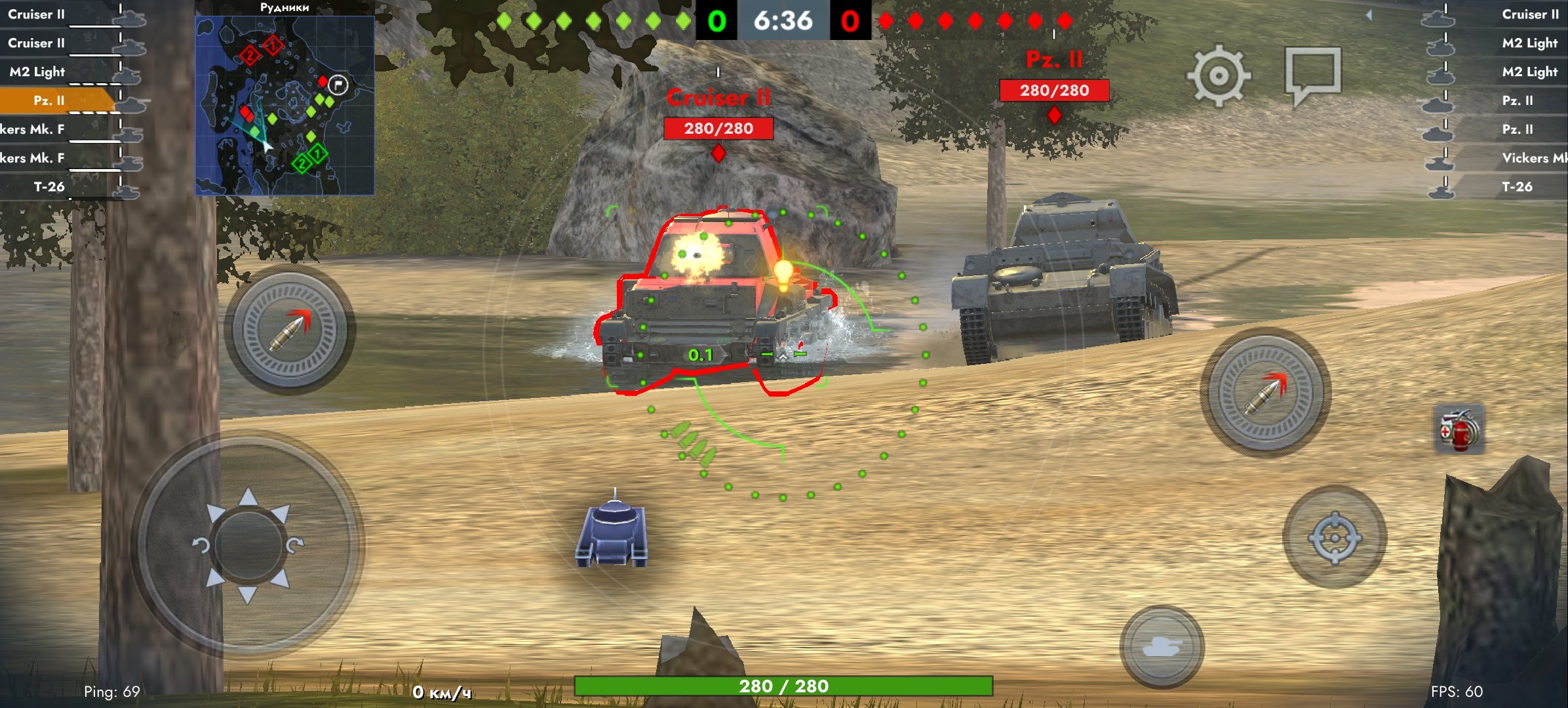Fire using the shell button beside the extinguisher
This screenshot has height=708, width=1568.
point(1265,392)
